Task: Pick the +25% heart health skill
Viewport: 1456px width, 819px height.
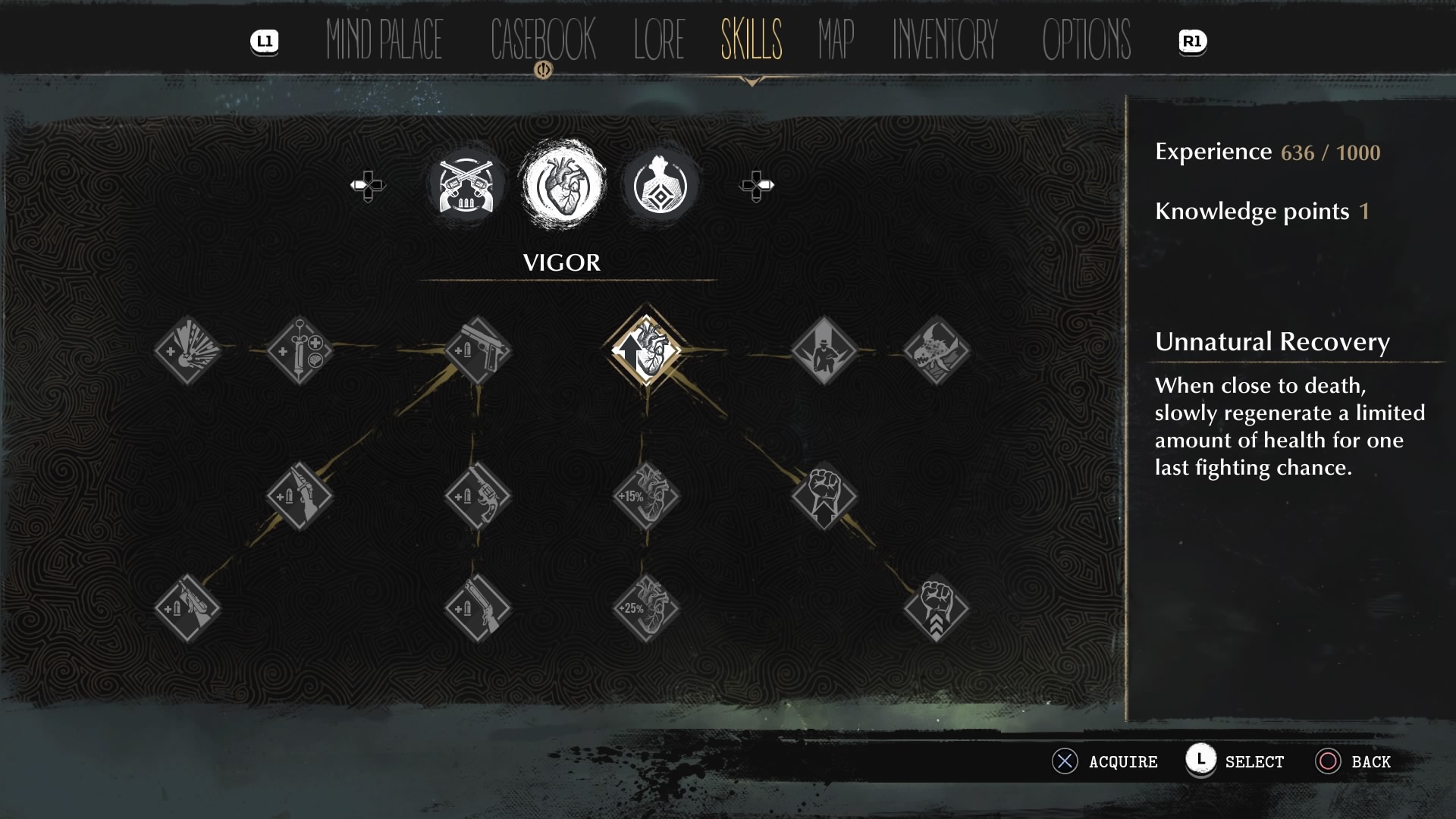Action: pos(646,608)
